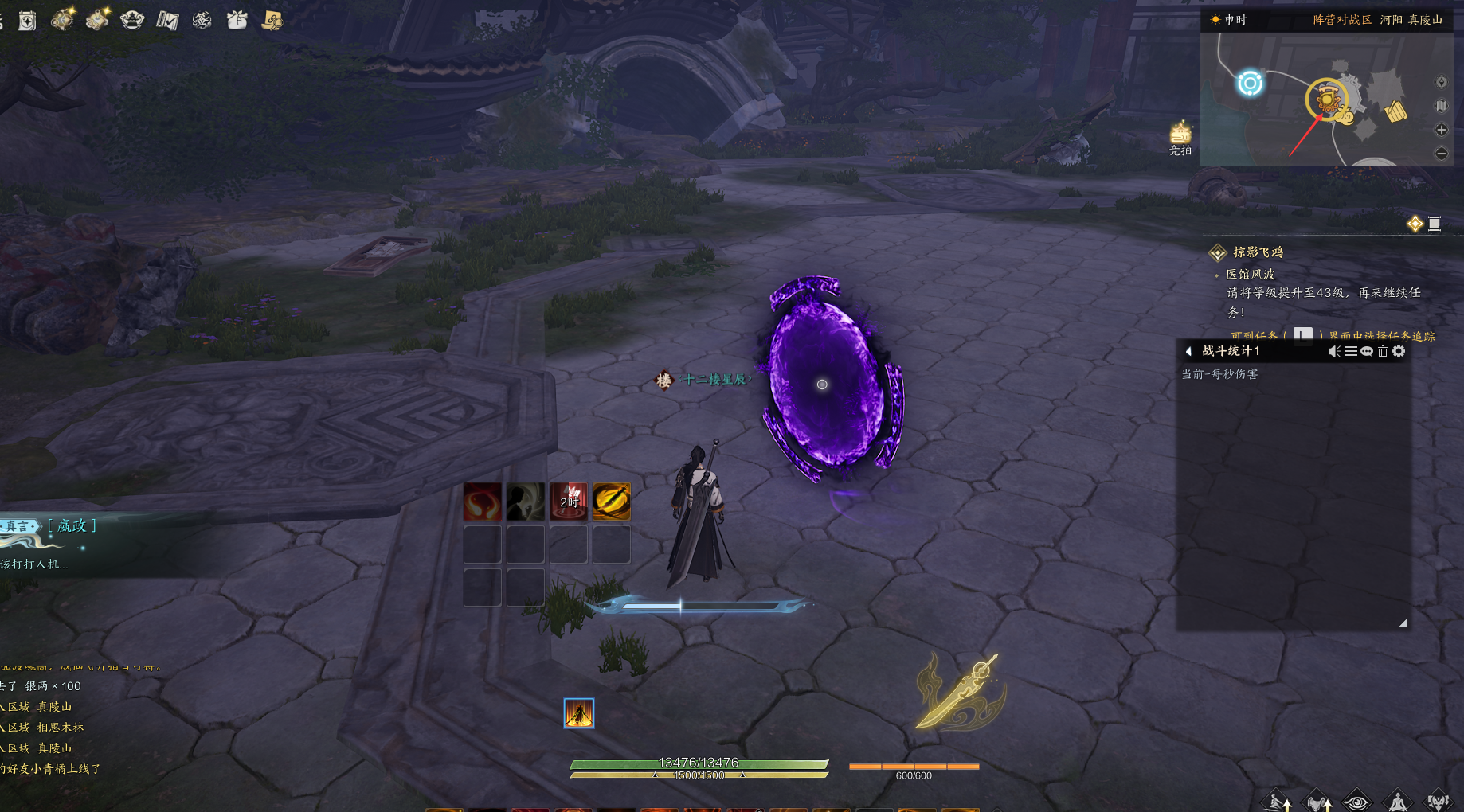The height and width of the screenshot is (812, 1464).
Task: Collapse the 战斗统计1 panel with arrow
Action: click(x=1188, y=351)
